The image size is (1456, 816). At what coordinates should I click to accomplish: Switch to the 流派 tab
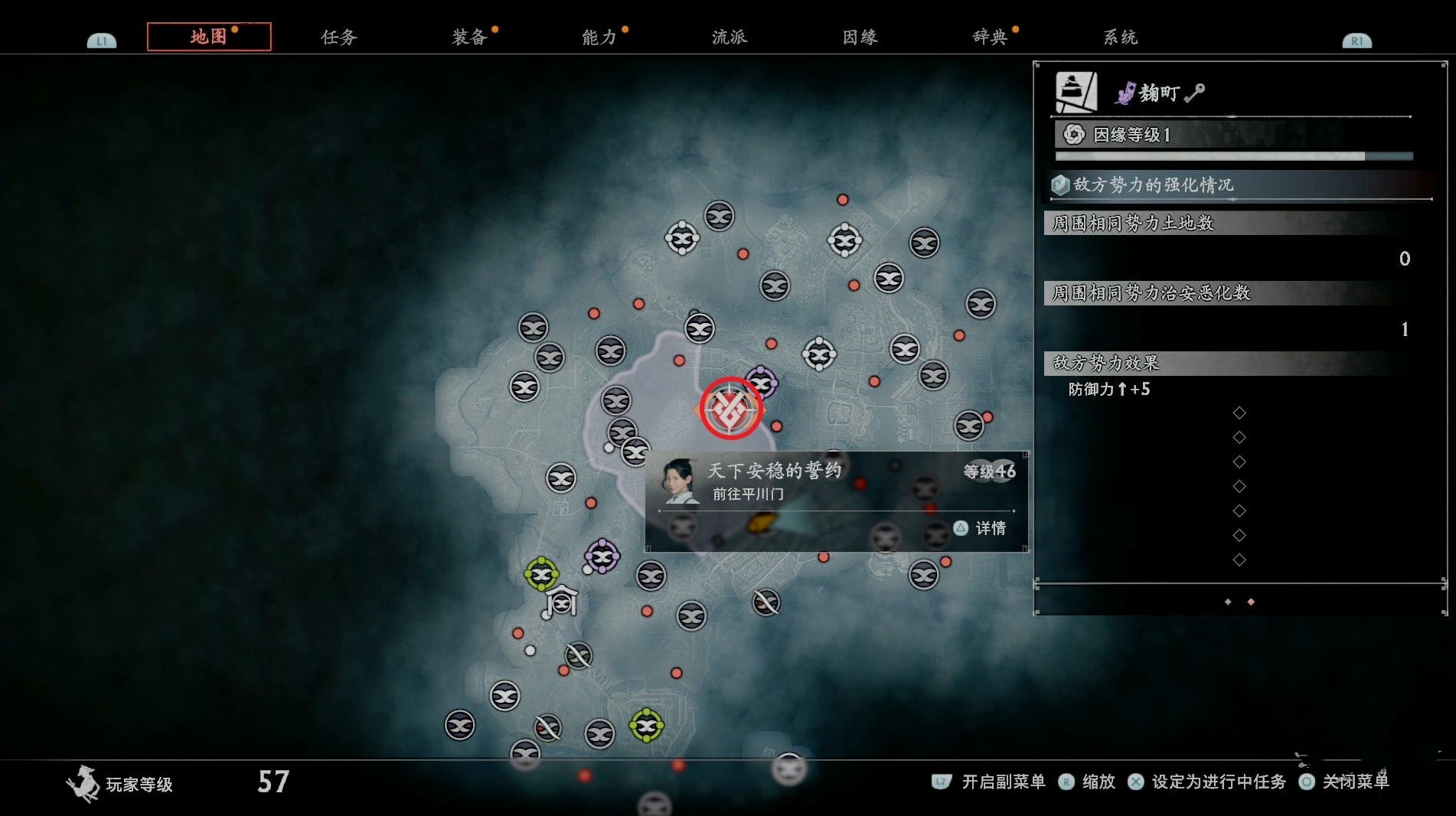point(729,37)
